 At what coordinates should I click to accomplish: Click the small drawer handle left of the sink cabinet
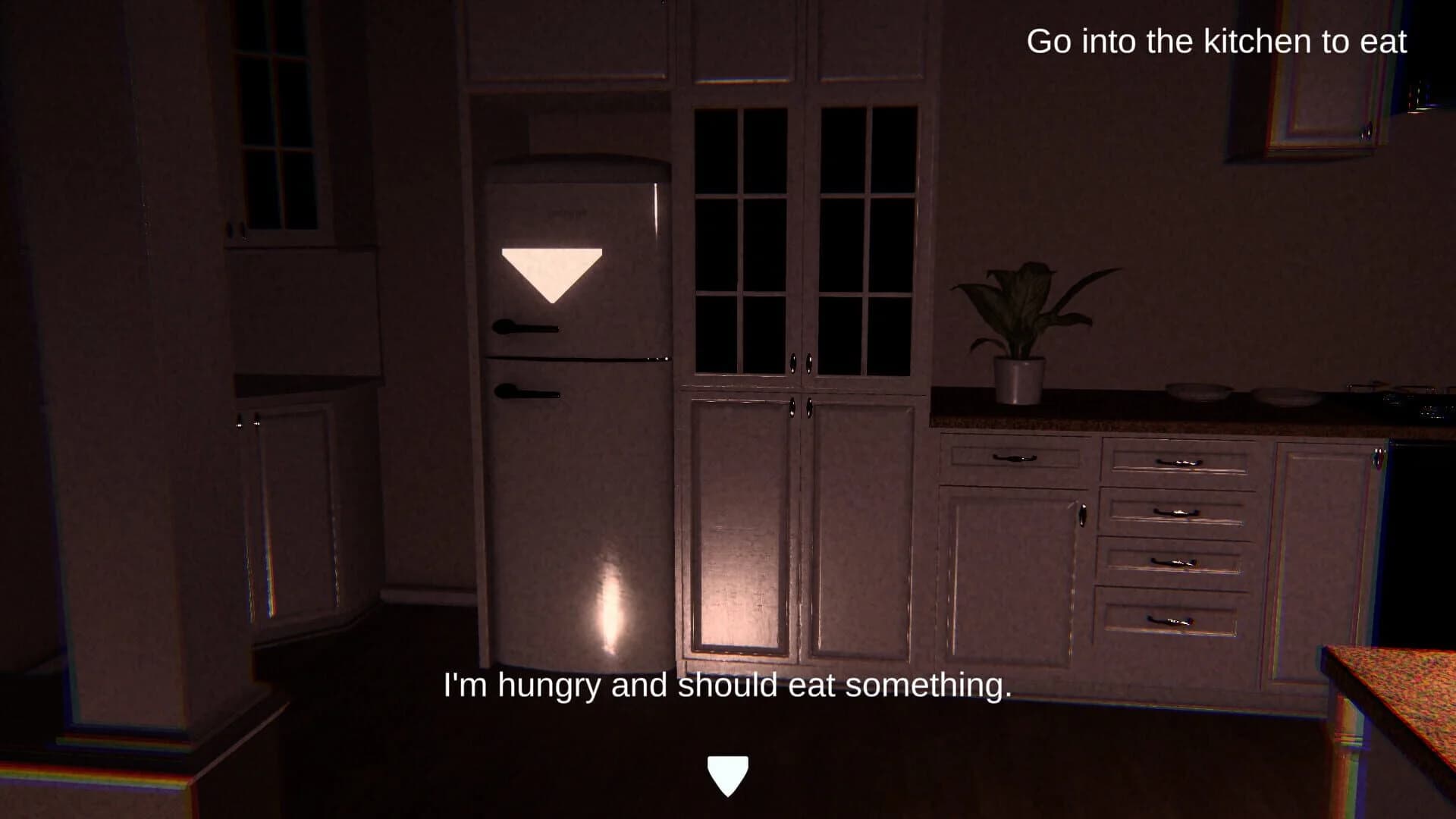point(1014,459)
